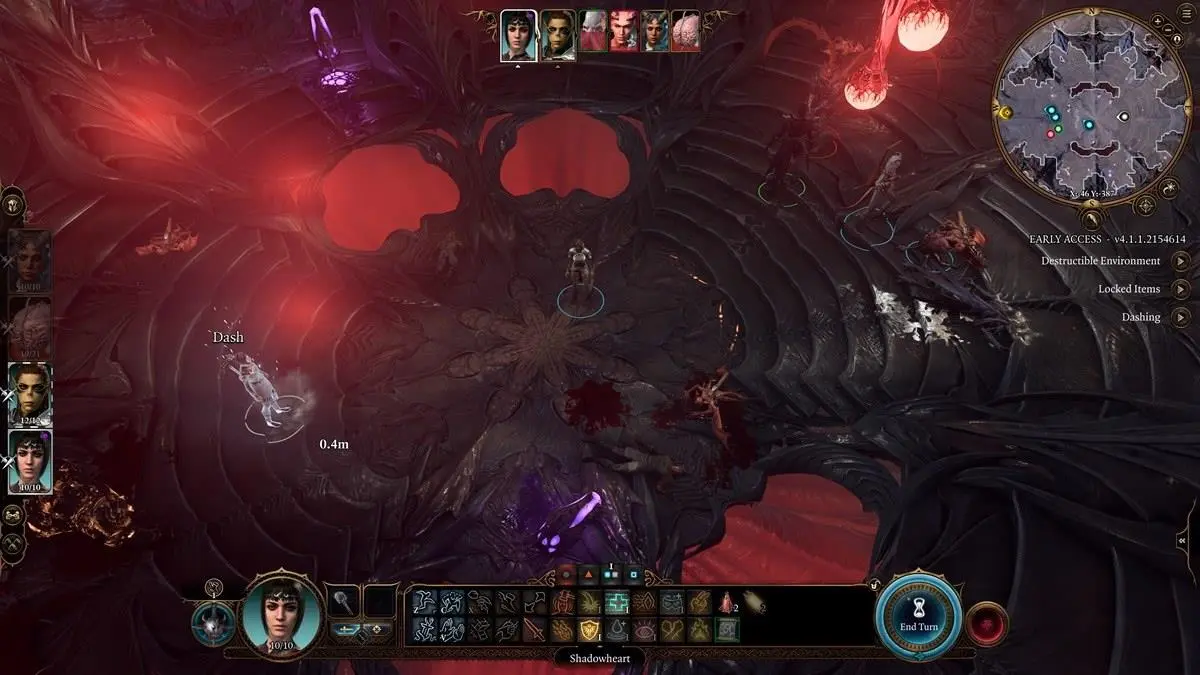1200x675 pixels.
Task: Select the pink brain portrait in turn order
Action: (685, 35)
